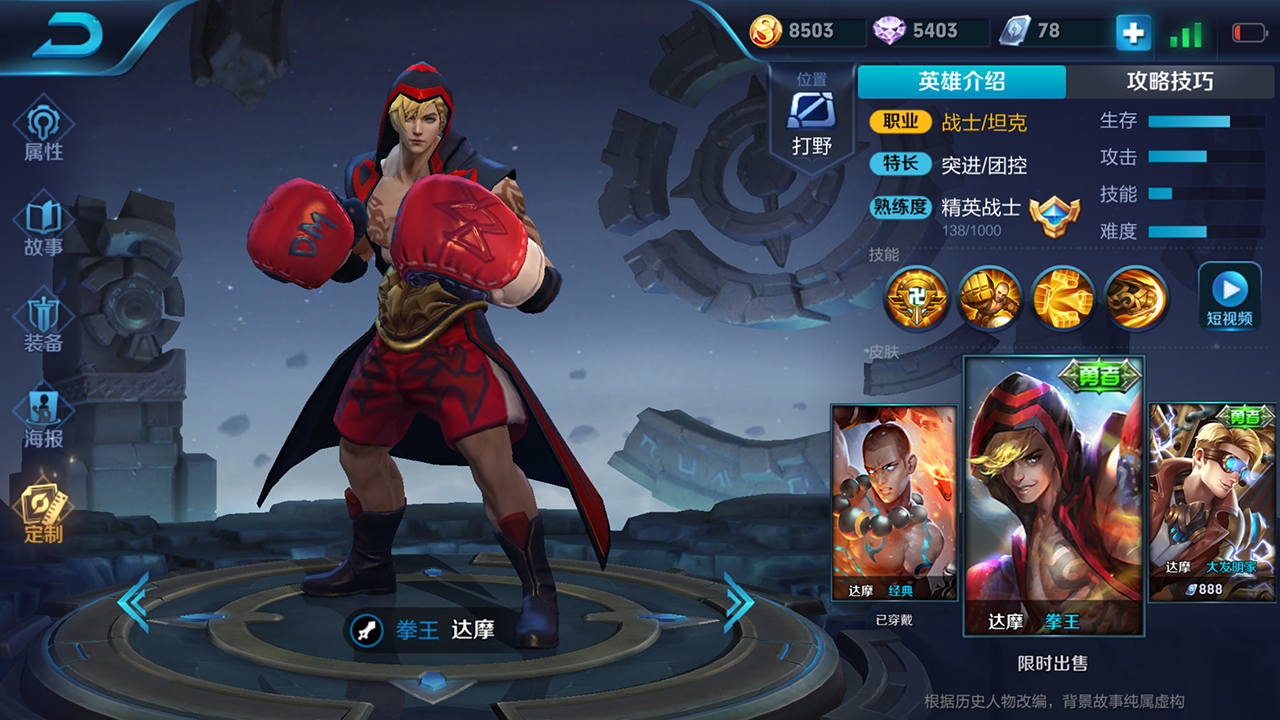
Task: Choose the 达摩 拳王 skin card
Action: (1053, 495)
